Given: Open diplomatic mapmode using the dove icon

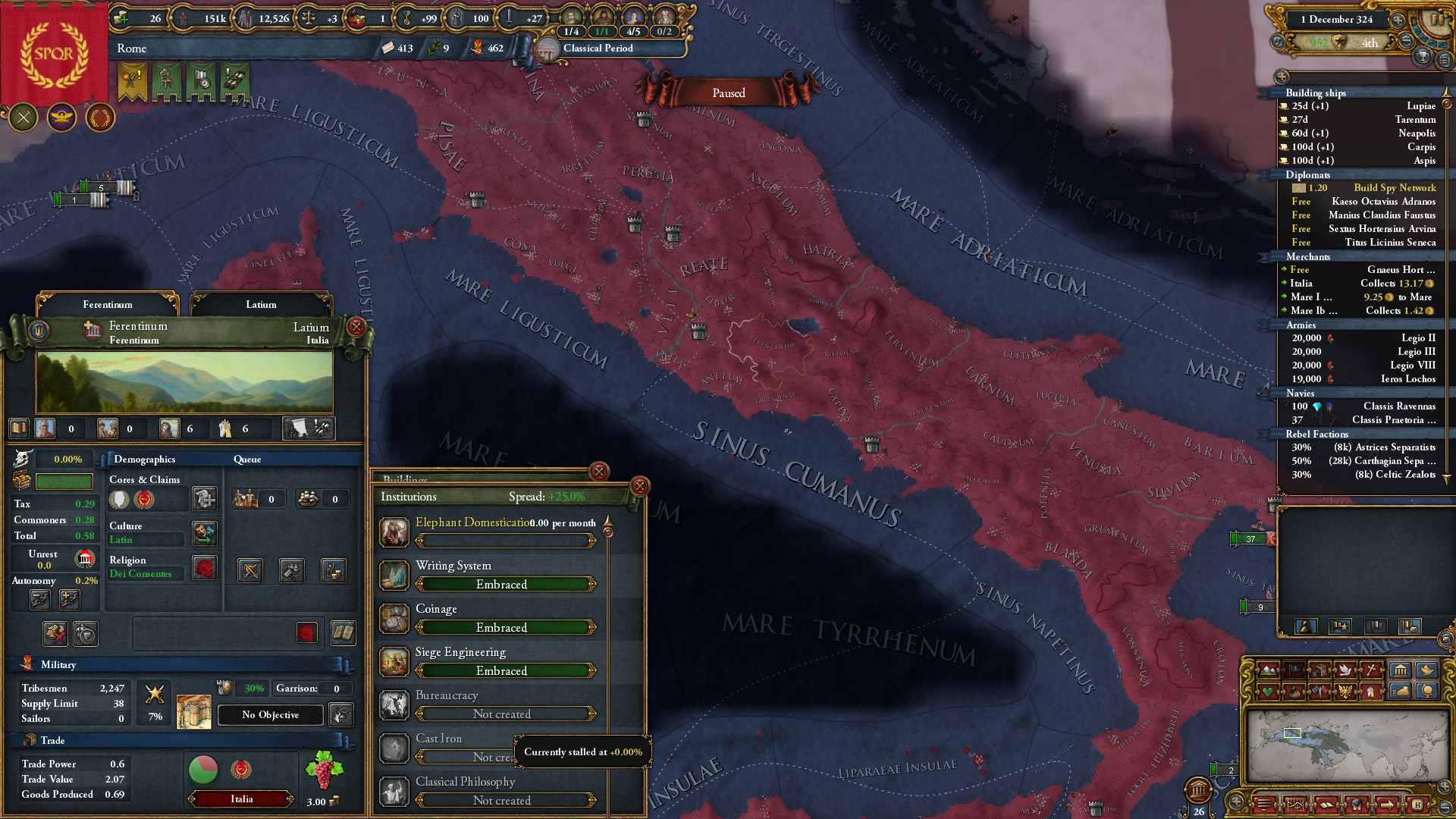Looking at the screenshot, I should (1346, 670).
